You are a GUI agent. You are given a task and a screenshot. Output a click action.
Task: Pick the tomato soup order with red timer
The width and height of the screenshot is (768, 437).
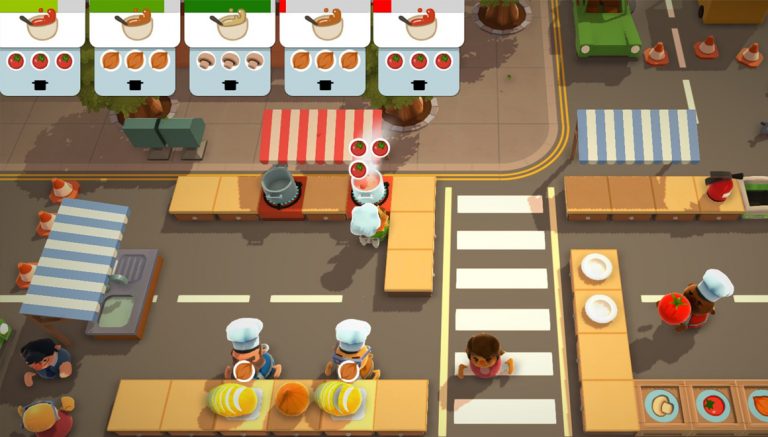pyautogui.click(x=419, y=48)
